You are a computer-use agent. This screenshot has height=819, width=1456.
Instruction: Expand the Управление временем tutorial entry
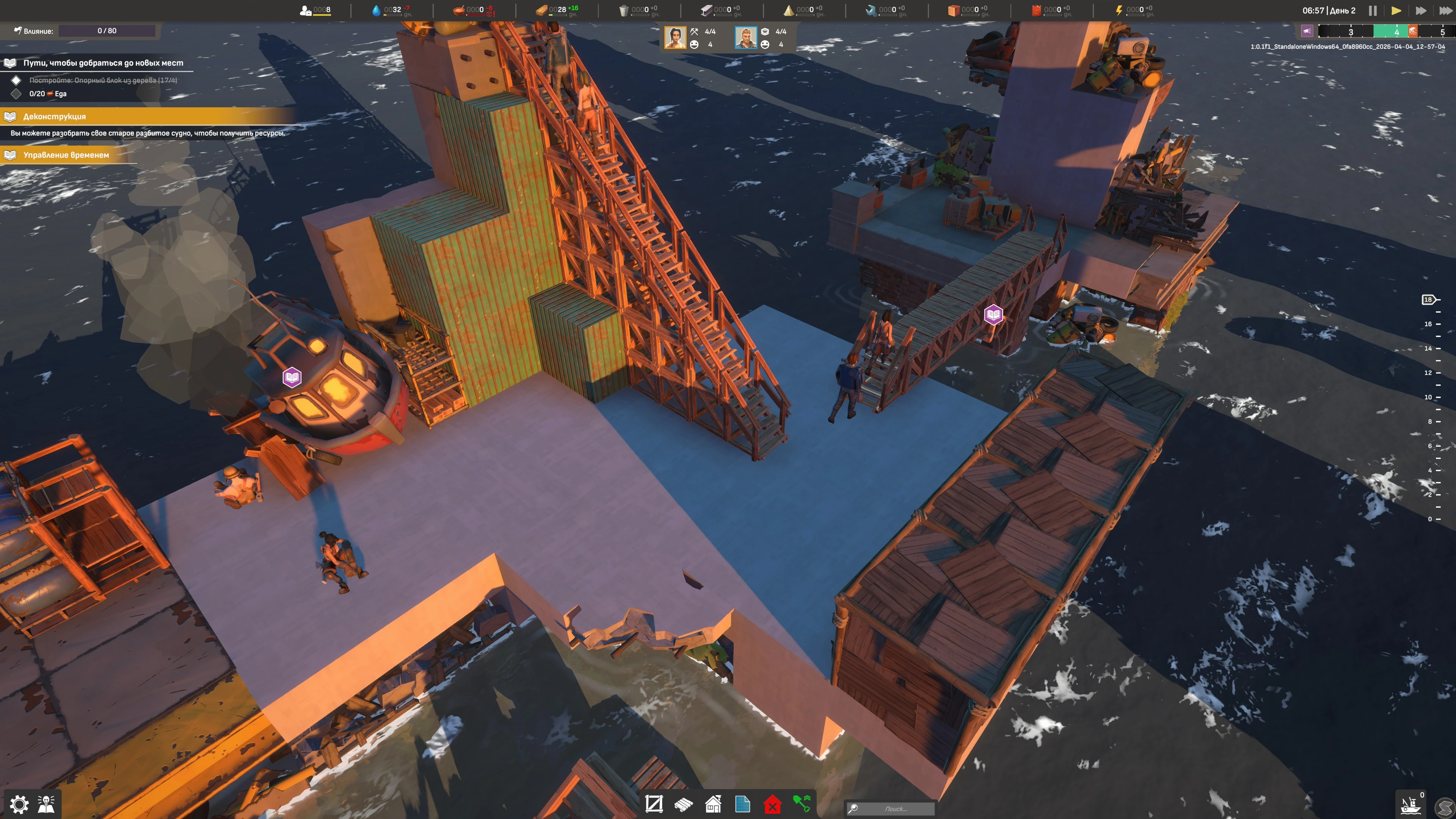(x=66, y=155)
